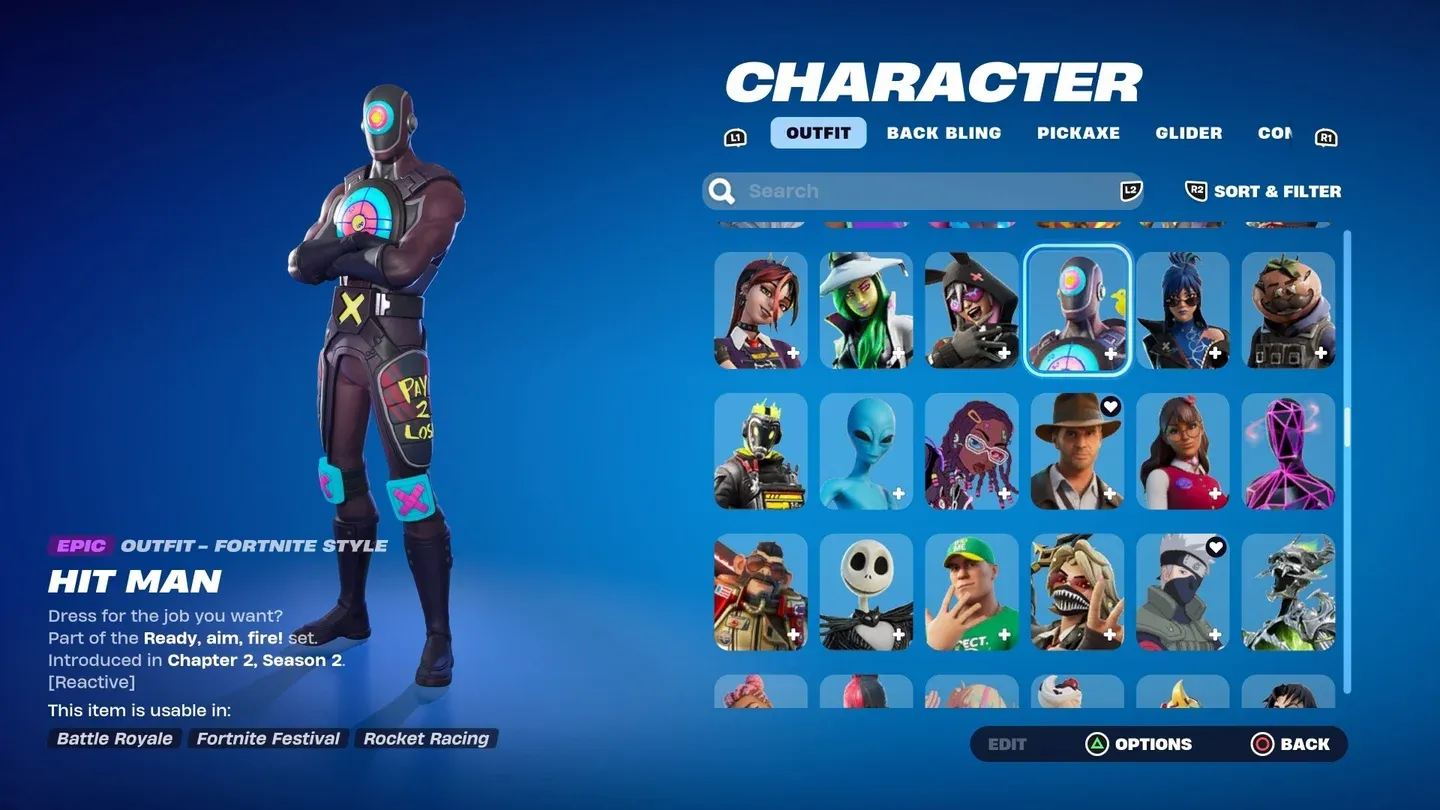Open the PICKAXE tab

coord(1078,132)
